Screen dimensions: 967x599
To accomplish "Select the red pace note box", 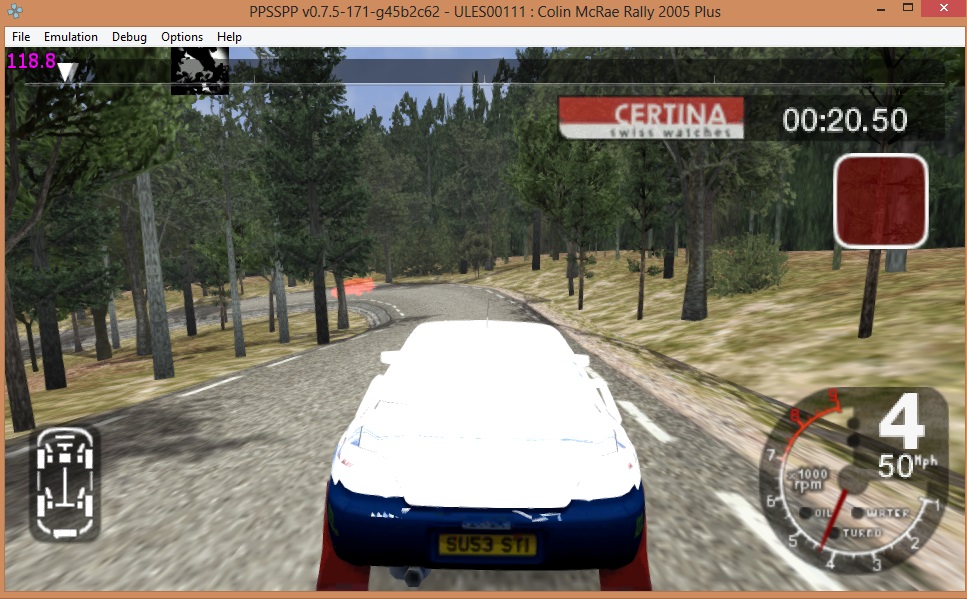I will tap(881, 201).
